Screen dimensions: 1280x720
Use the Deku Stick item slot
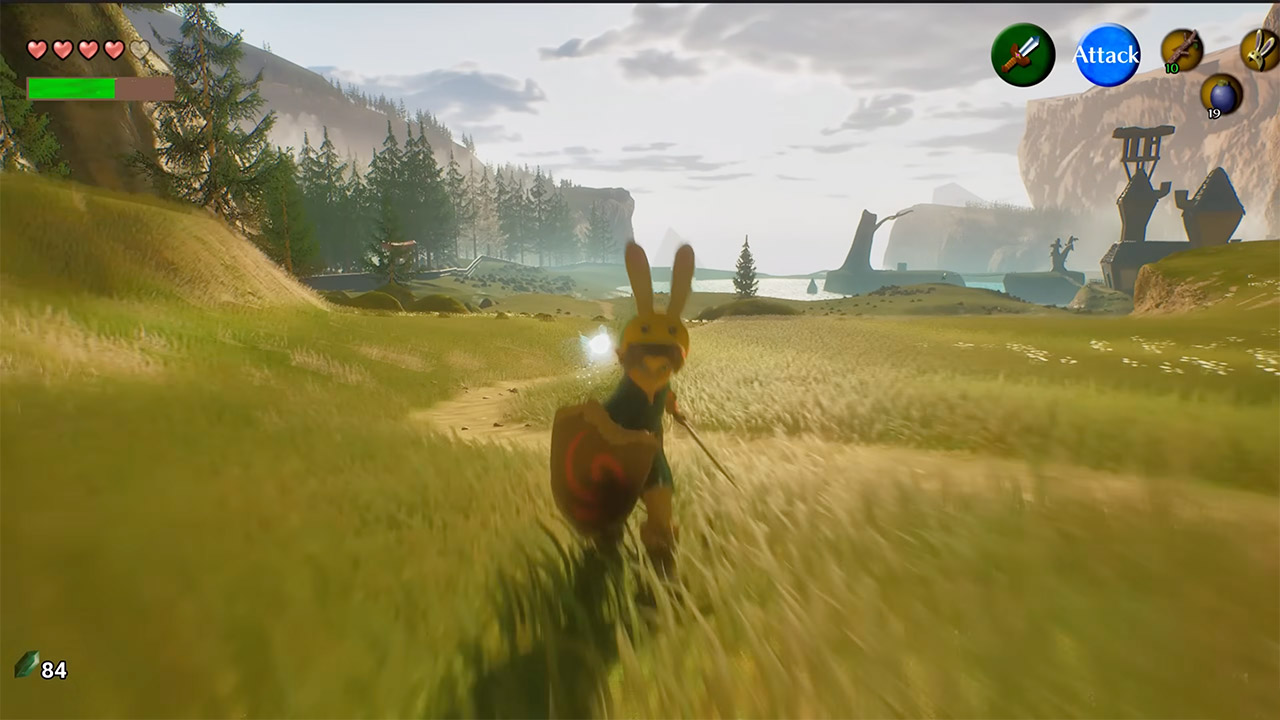coord(1182,50)
